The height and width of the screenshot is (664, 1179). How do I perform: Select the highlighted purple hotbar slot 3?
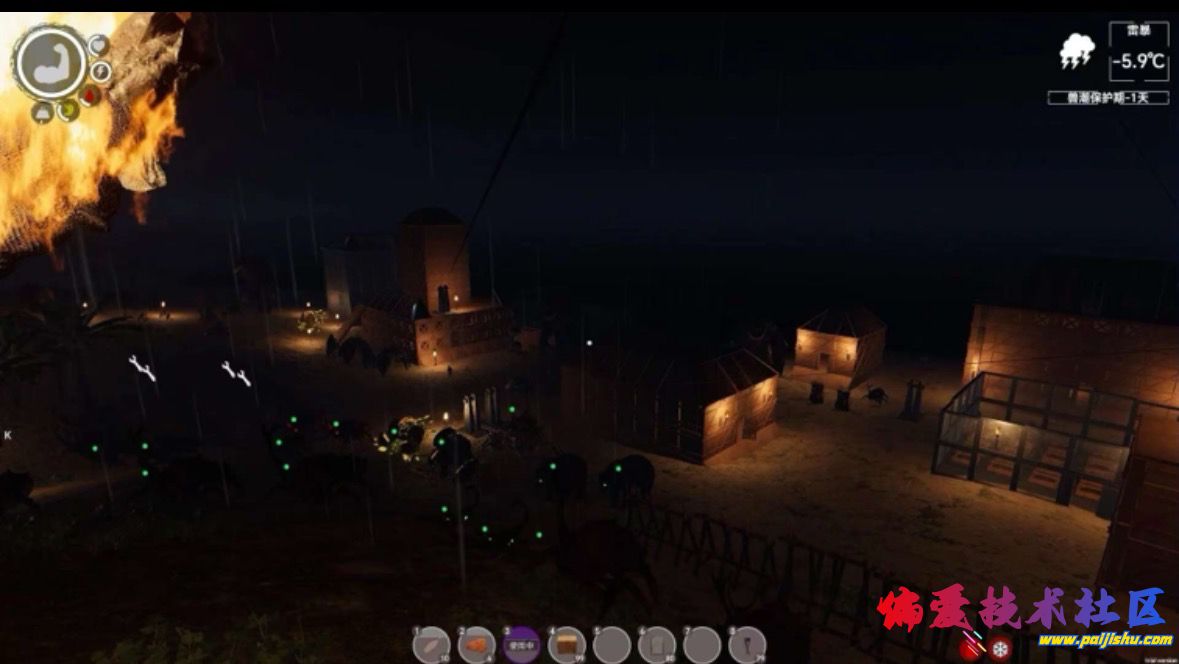[522, 645]
